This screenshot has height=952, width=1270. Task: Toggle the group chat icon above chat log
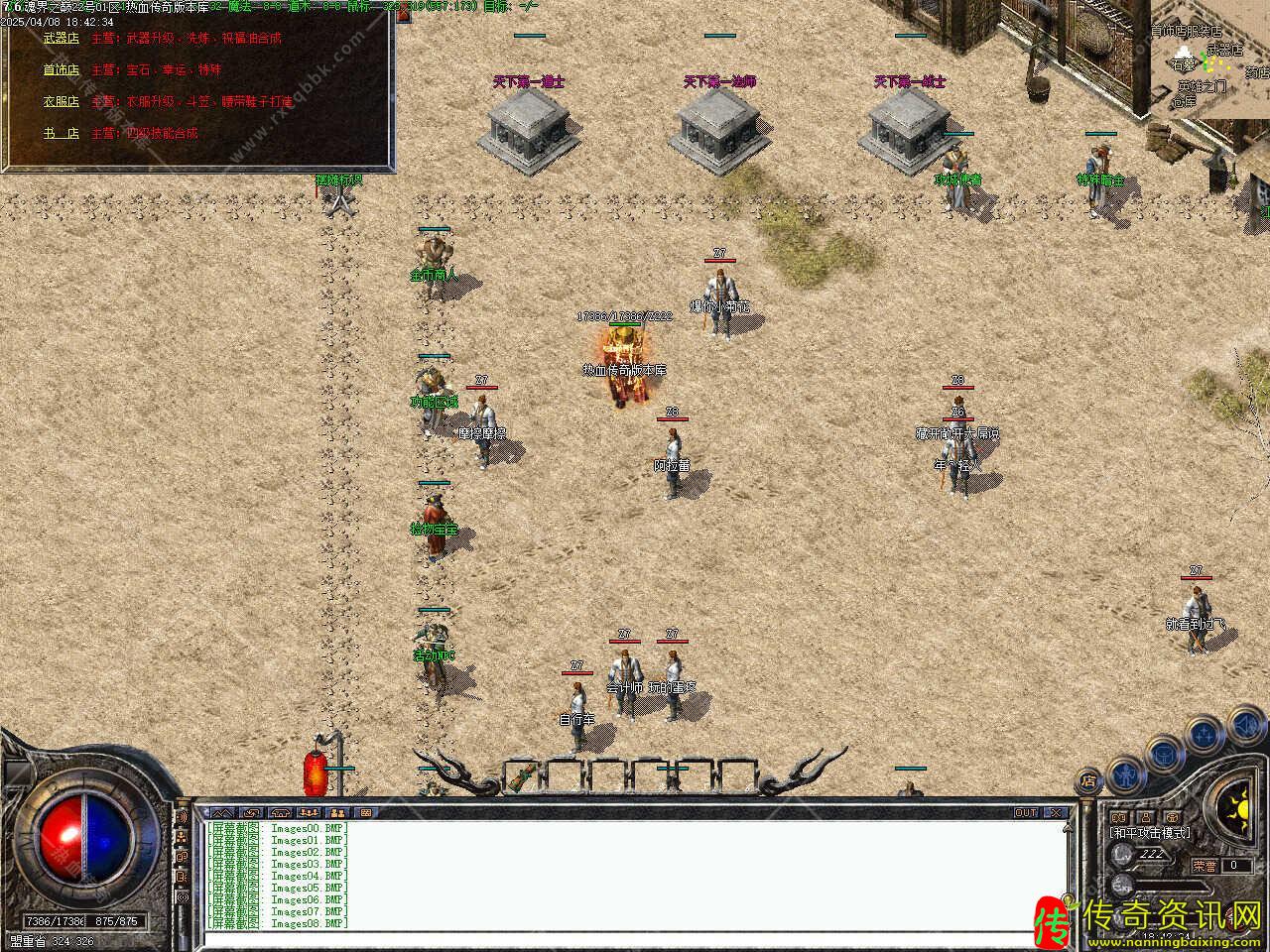point(308,812)
